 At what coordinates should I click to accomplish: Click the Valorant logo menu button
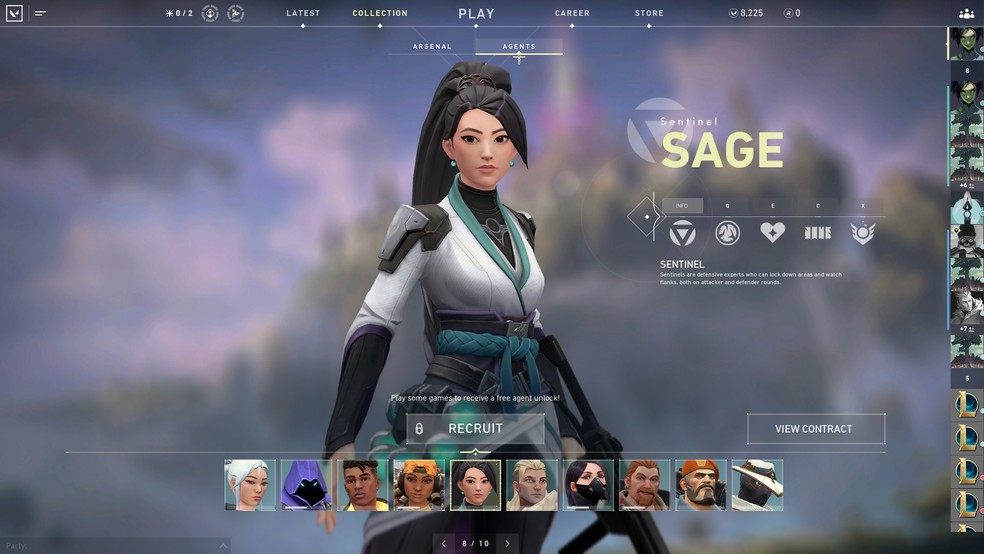point(14,14)
